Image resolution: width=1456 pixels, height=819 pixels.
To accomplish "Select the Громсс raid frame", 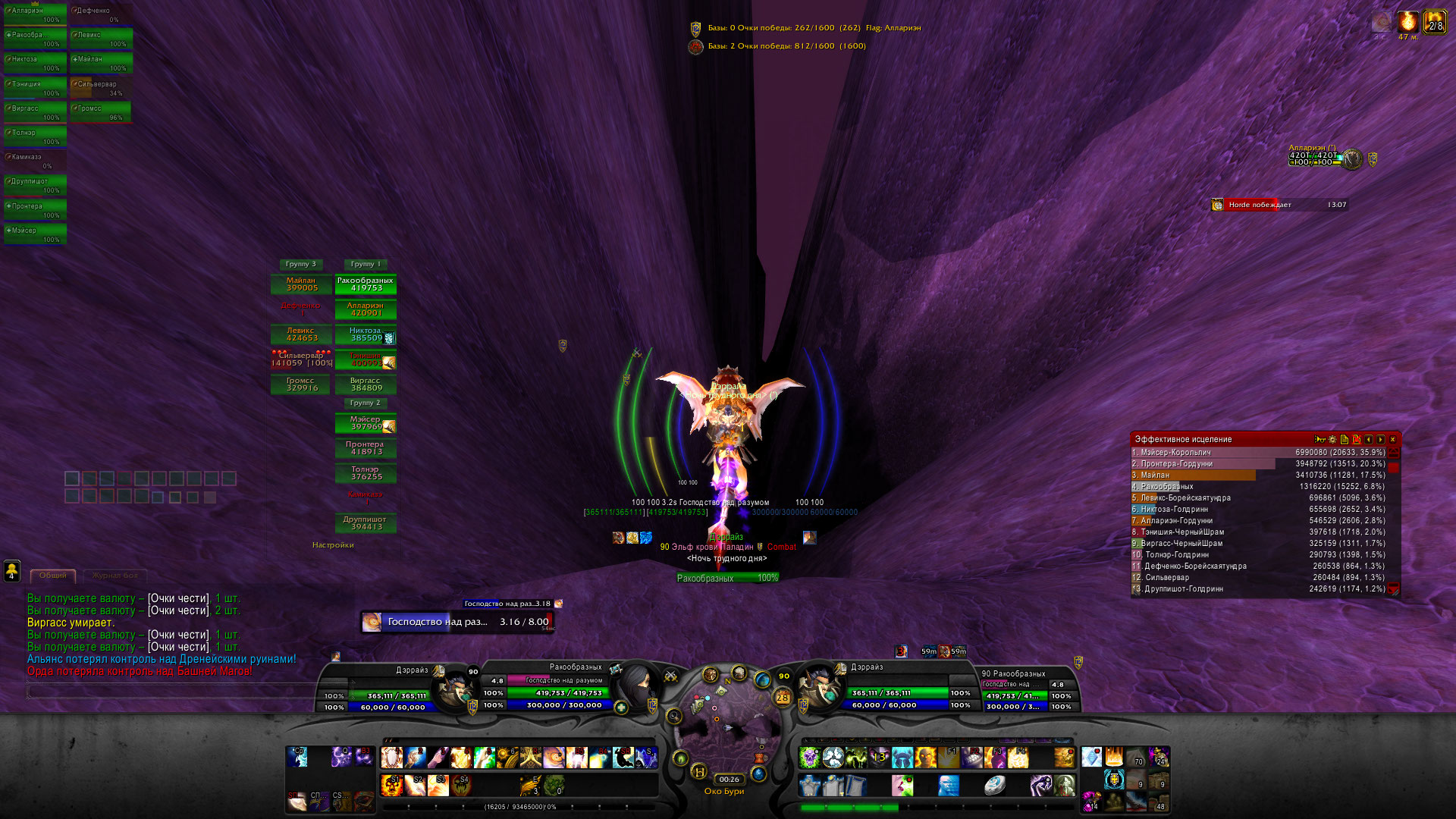I will [x=301, y=384].
